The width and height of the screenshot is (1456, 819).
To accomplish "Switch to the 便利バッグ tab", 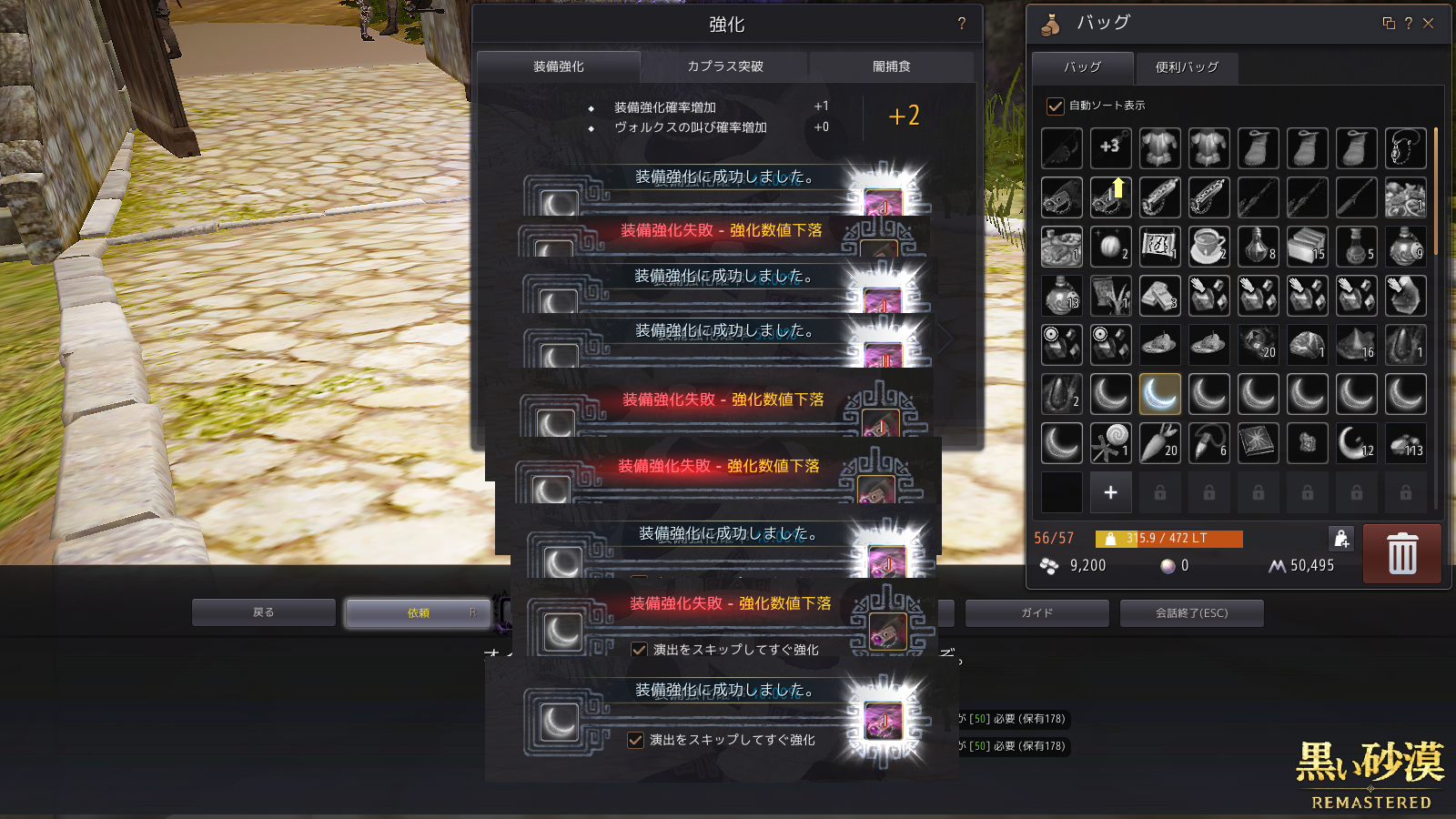I will (1187, 67).
